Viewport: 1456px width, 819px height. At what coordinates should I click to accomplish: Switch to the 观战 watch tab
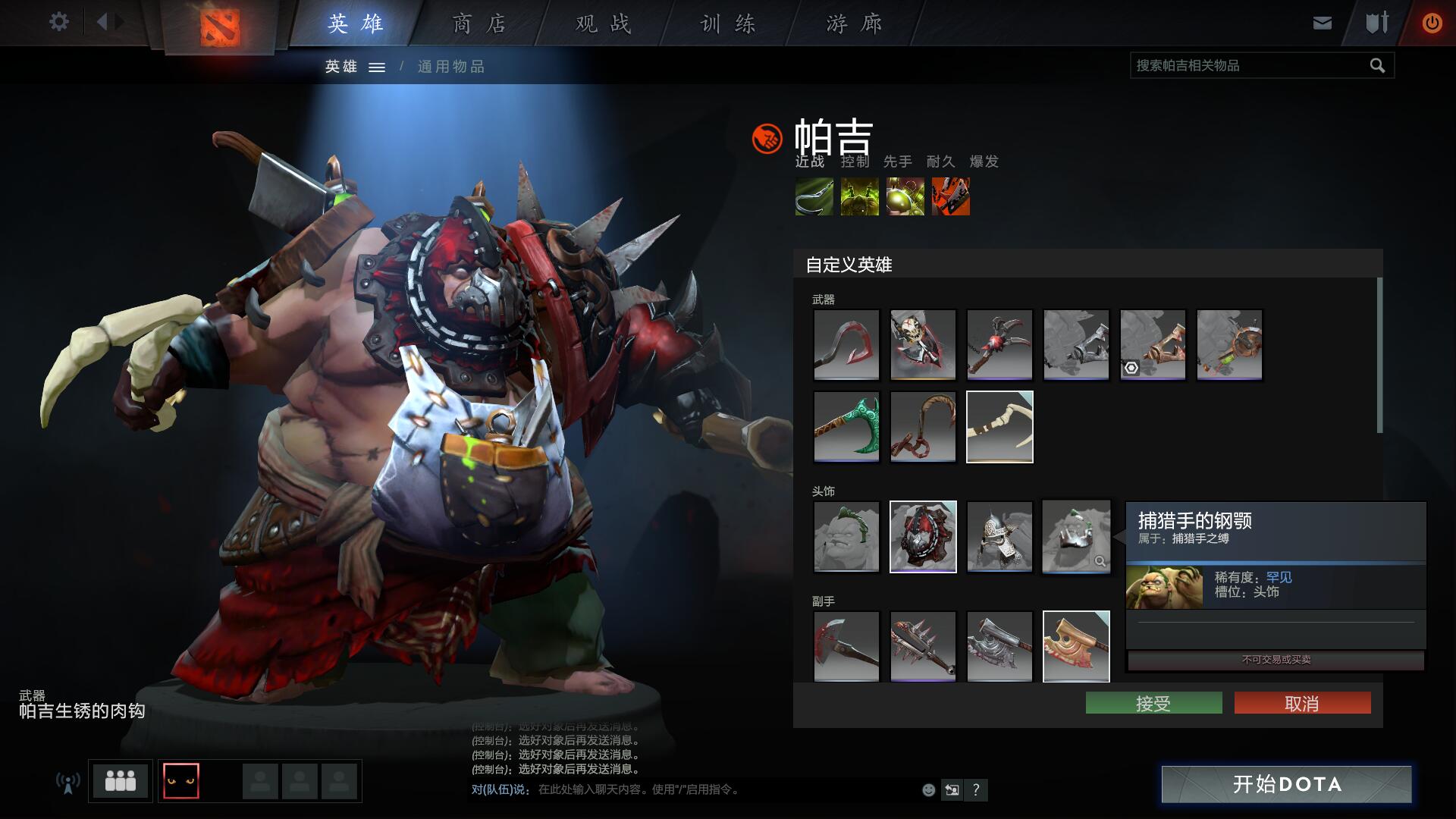(x=603, y=24)
